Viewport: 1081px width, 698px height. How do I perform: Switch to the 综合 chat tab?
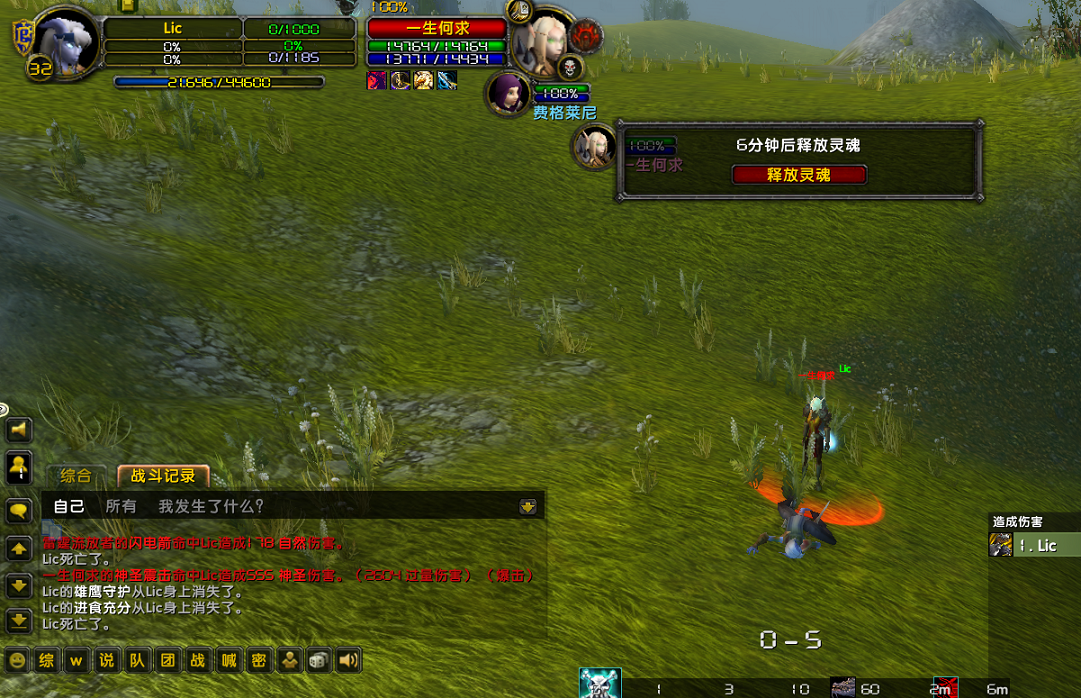[76, 476]
